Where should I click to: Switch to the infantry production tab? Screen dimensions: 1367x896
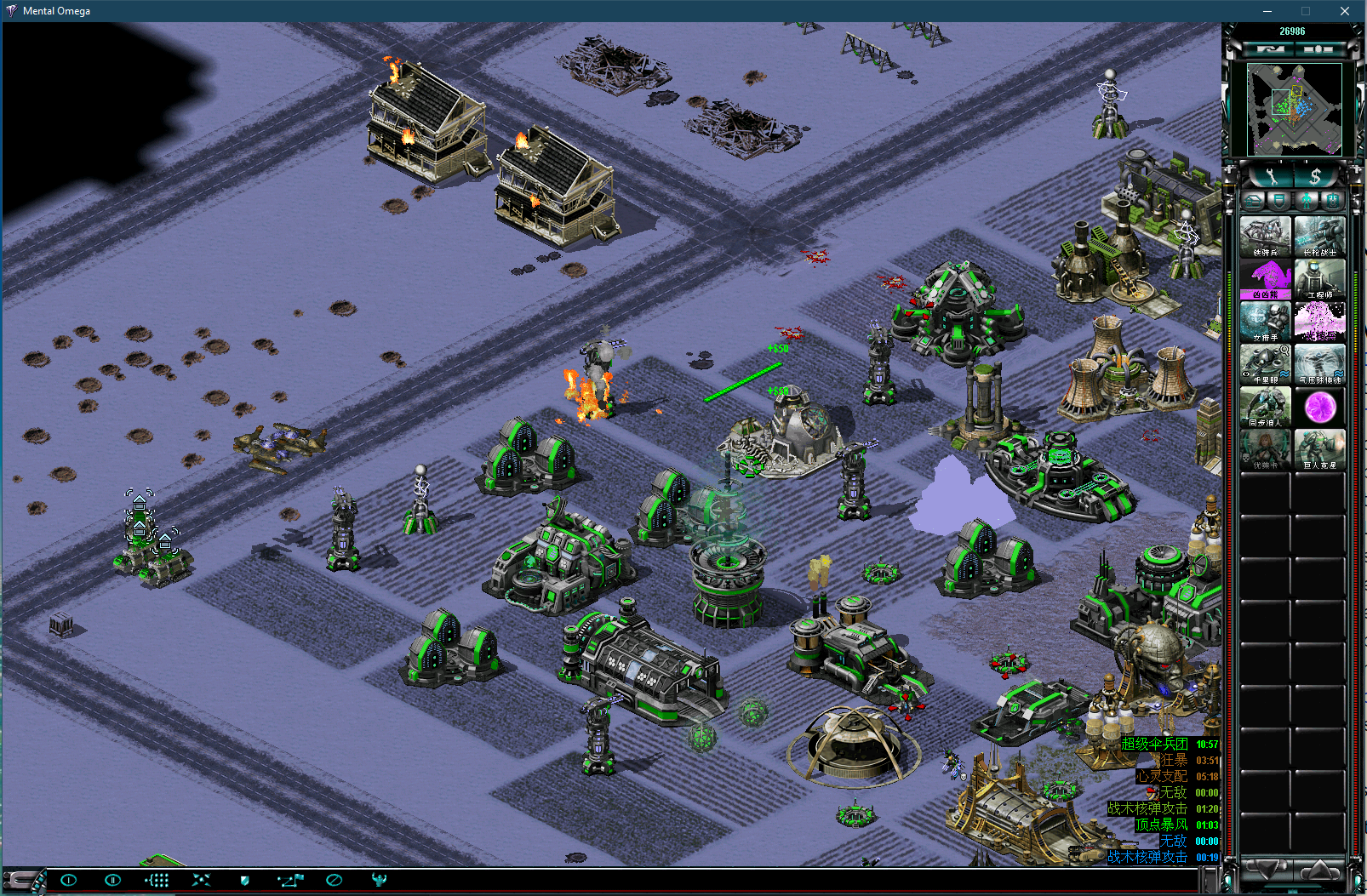point(1307,201)
